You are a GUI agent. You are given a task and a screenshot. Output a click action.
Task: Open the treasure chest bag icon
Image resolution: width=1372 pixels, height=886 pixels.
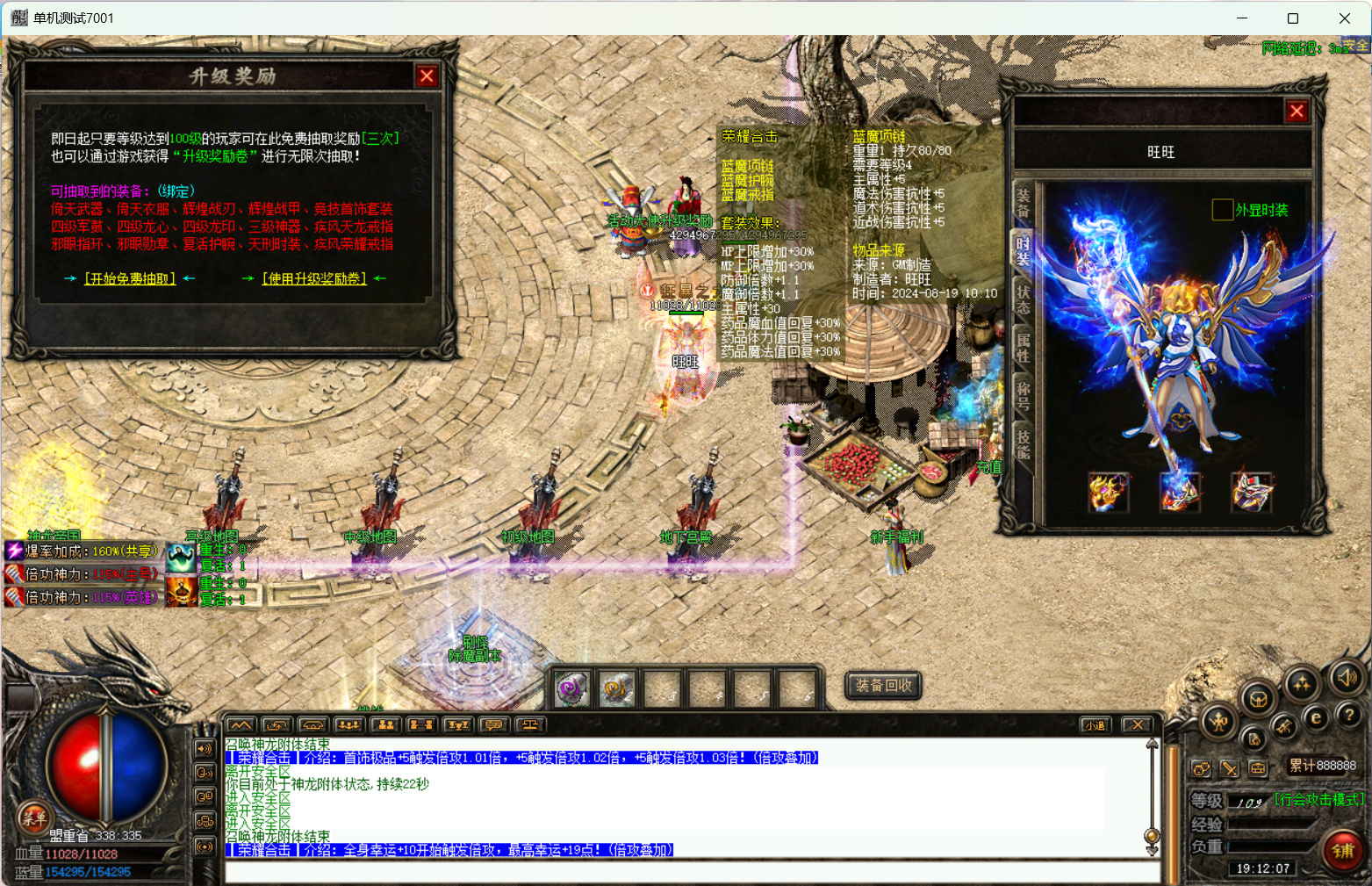(x=1257, y=699)
